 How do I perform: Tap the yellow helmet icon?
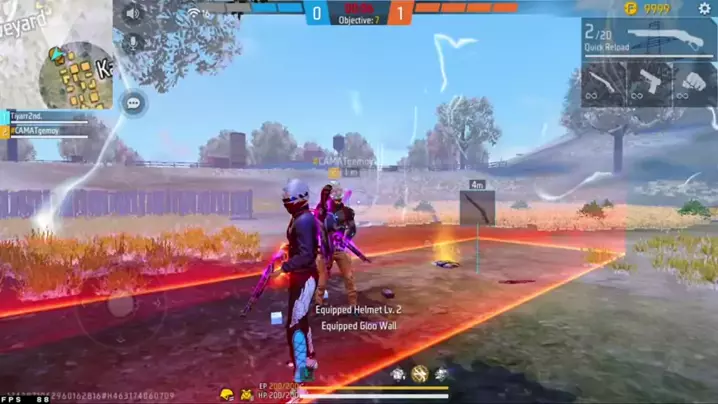[x=227, y=393]
